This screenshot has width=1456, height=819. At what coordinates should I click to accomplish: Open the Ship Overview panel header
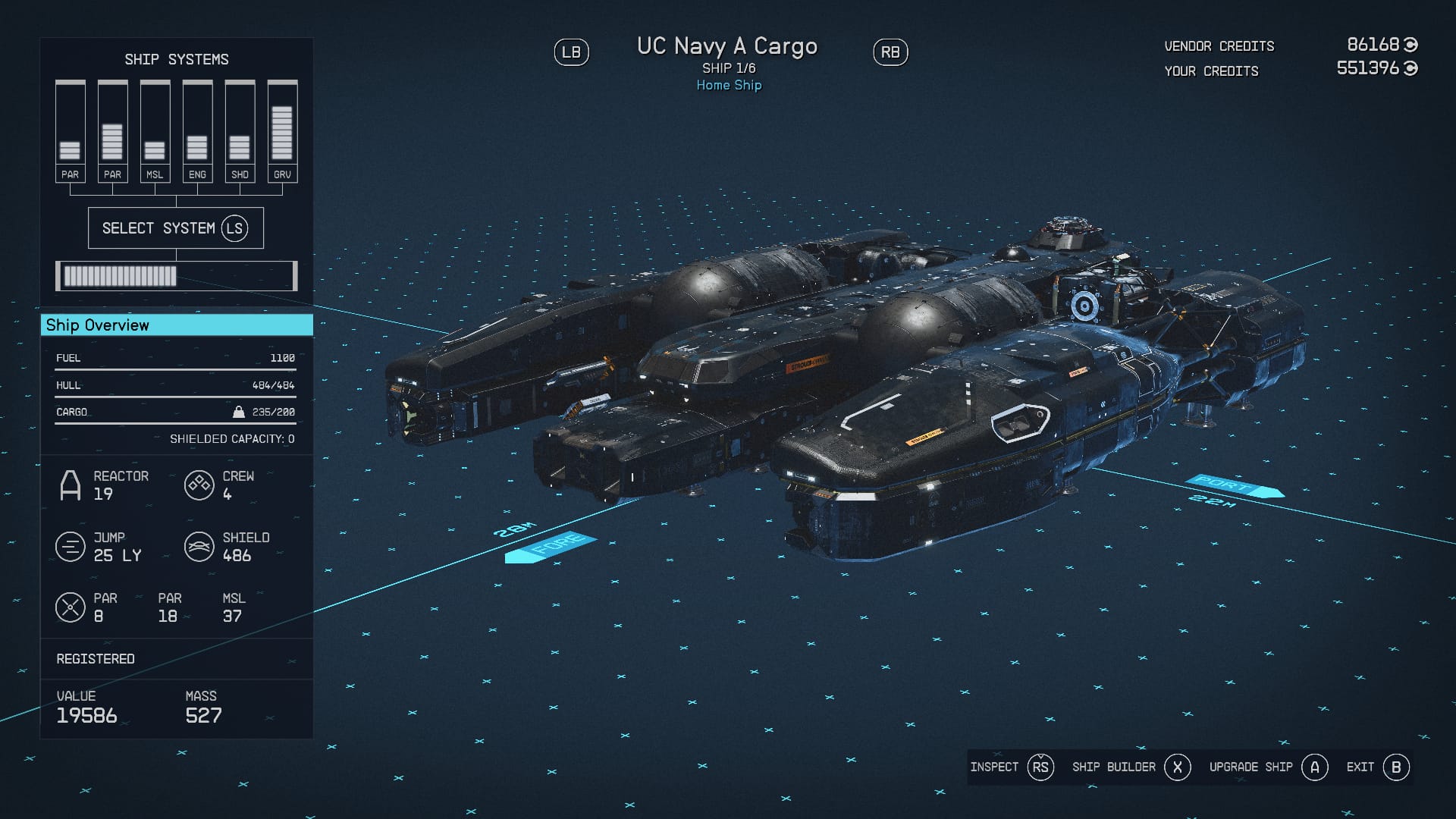click(x=176, y=325)
